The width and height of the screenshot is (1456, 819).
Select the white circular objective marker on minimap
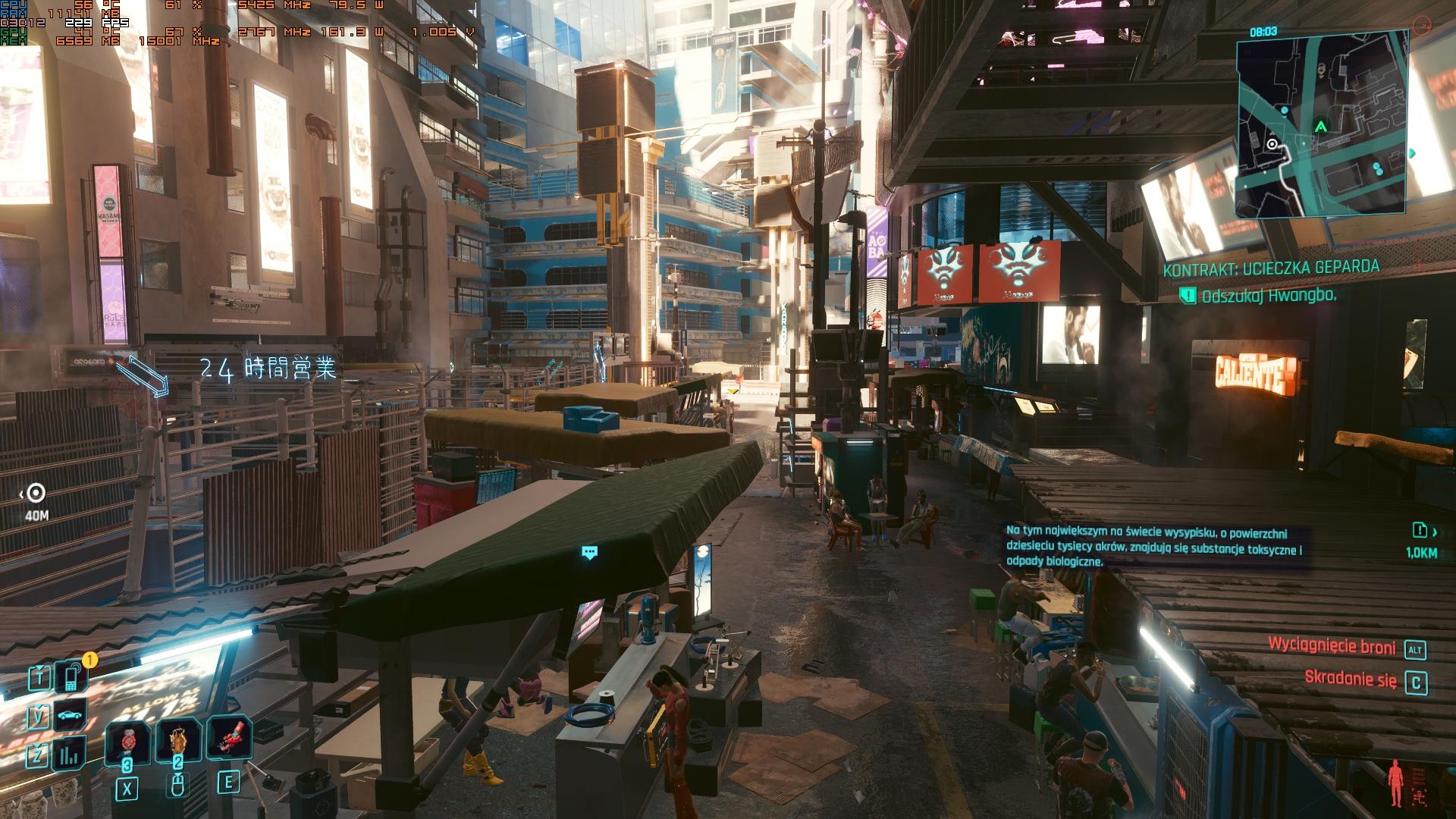(1272, 145)
